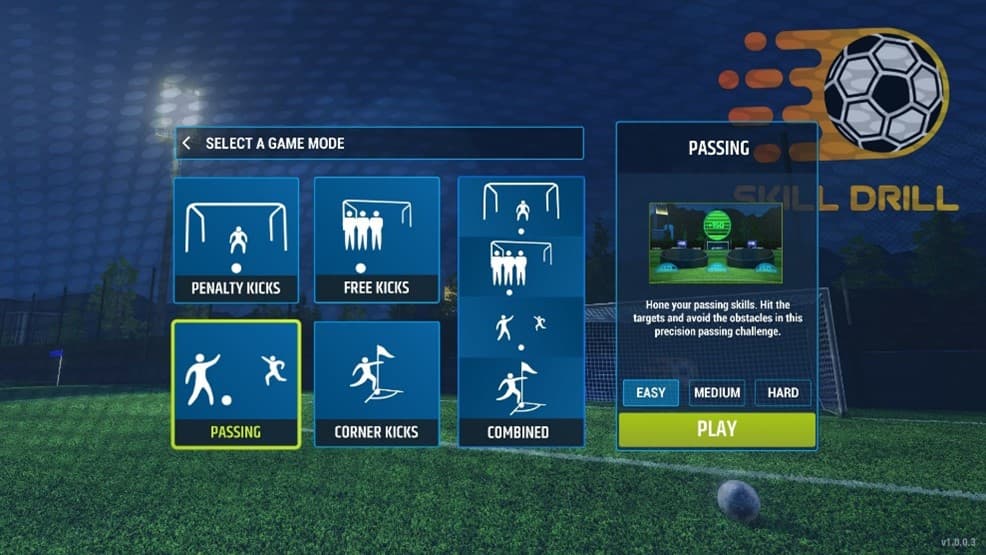The height and width of the screenshot is (555, 986).
Task: Select the Penalty Kicks game mode
Action: pyautogui.click(x=236, y=240)
